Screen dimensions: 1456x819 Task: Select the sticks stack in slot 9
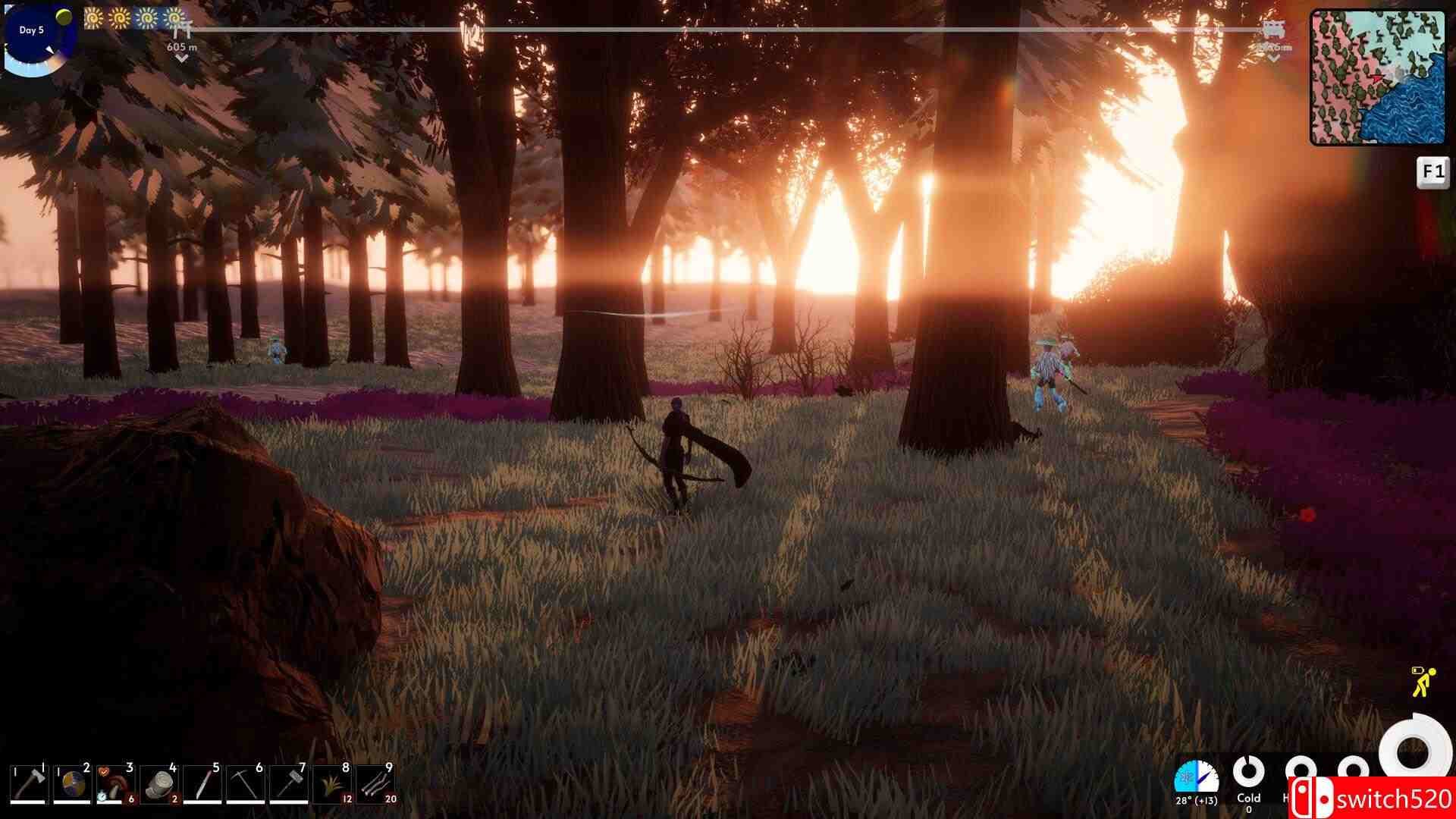click(x=375, y=783)
